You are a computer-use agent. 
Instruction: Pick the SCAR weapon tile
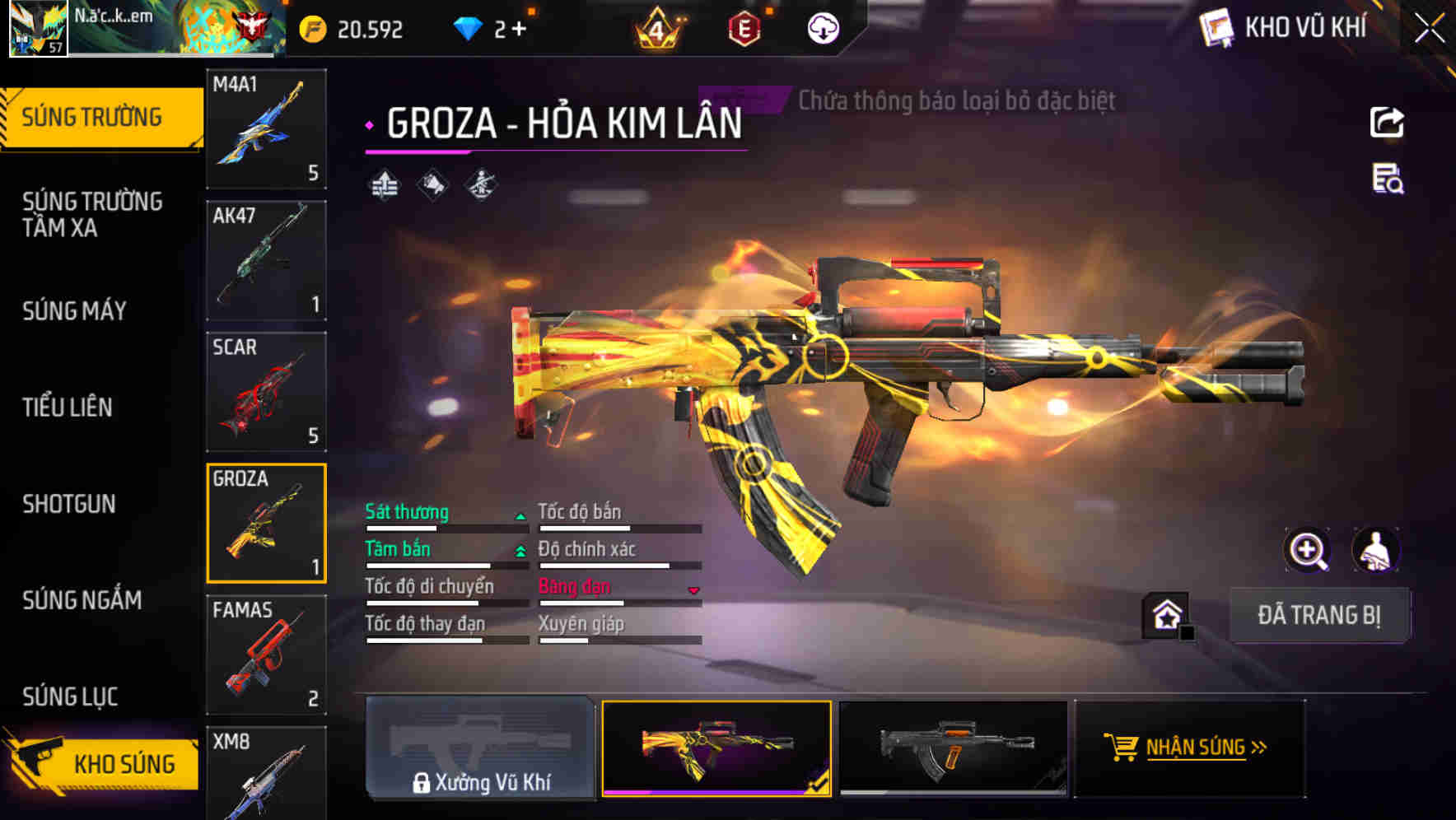tap(266, 392)
